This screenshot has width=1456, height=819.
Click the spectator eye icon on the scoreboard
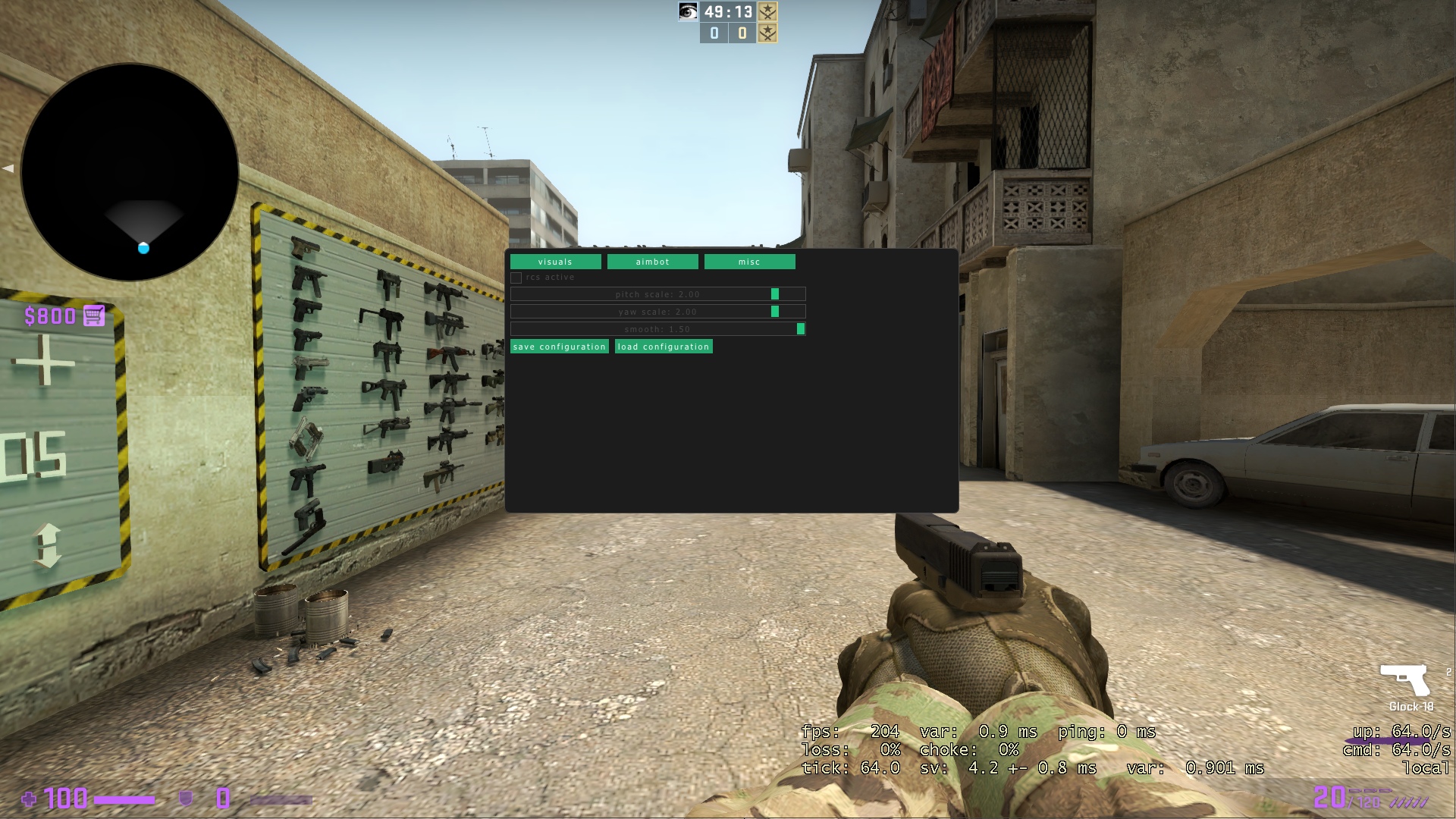click(x=689, y=12)
